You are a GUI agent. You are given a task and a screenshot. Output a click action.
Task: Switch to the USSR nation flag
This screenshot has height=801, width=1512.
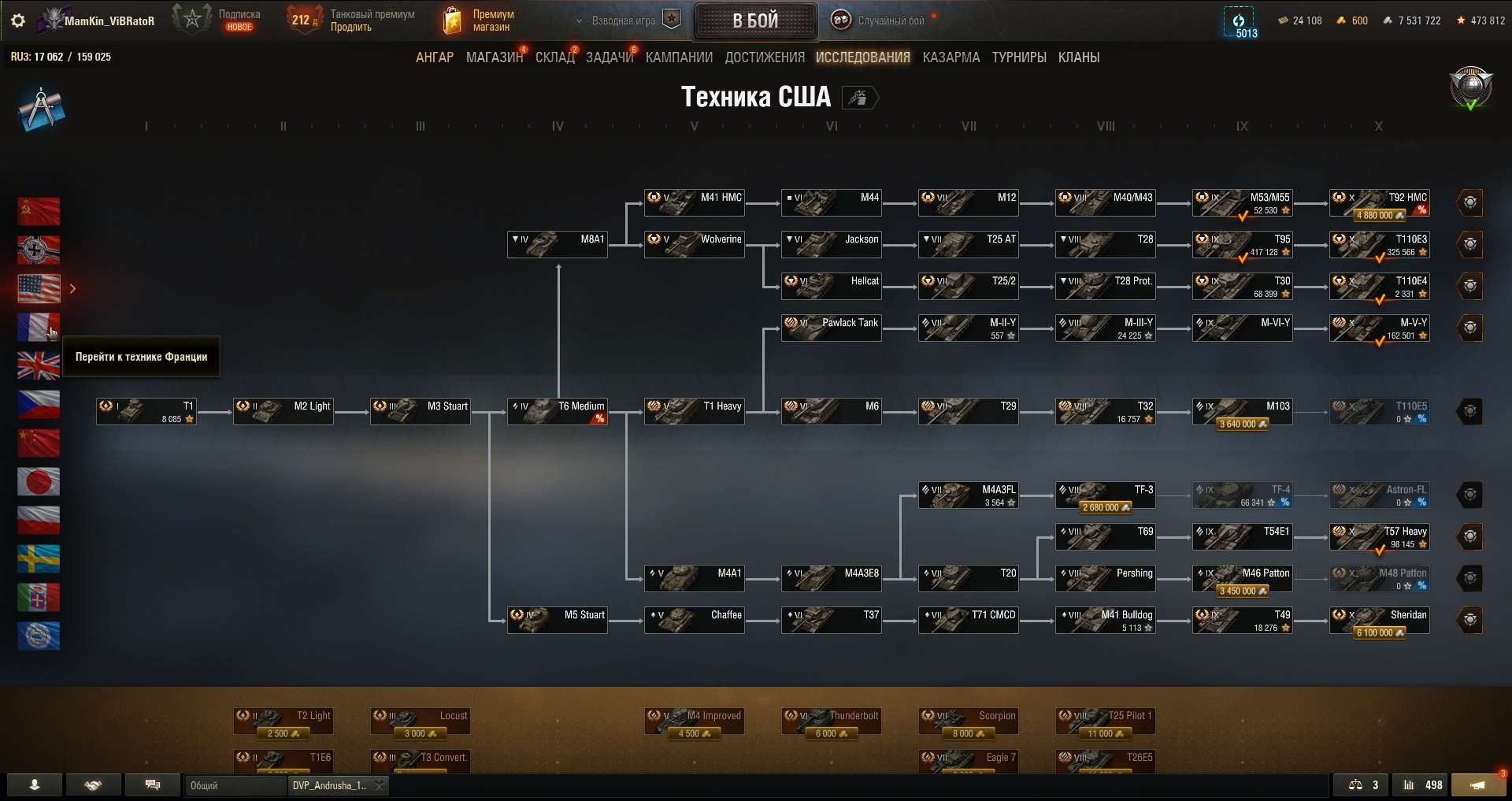coord(38,211)
